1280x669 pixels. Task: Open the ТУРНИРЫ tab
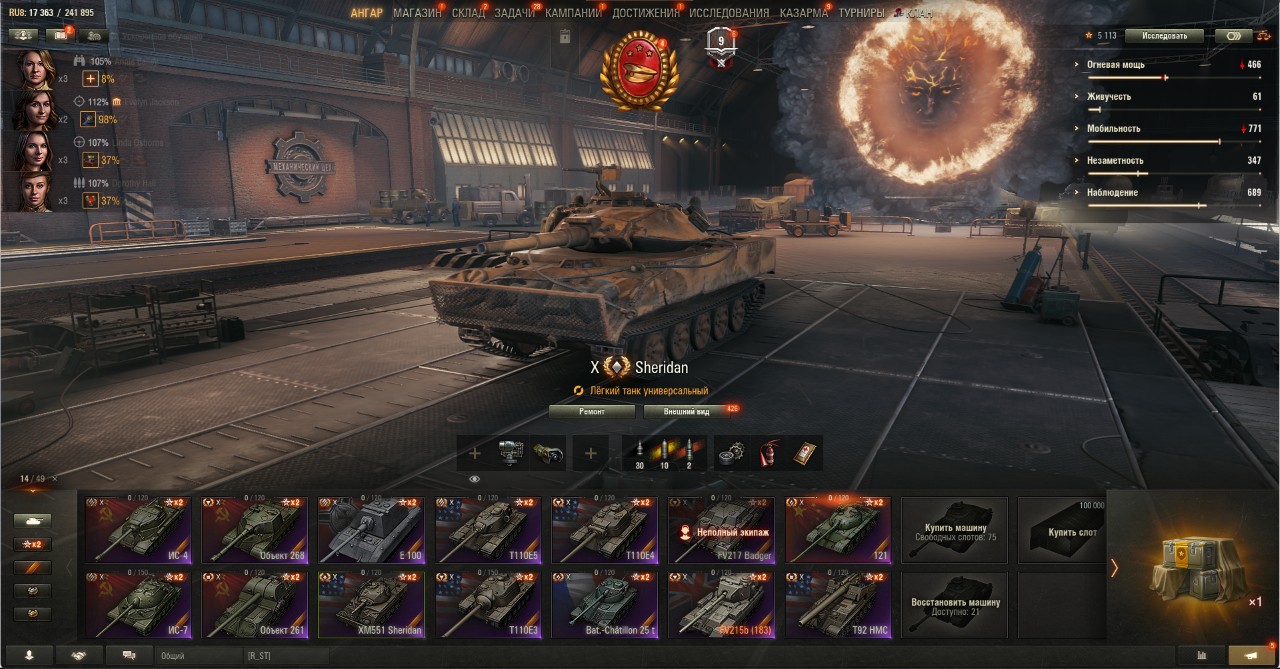pos(861,13)
